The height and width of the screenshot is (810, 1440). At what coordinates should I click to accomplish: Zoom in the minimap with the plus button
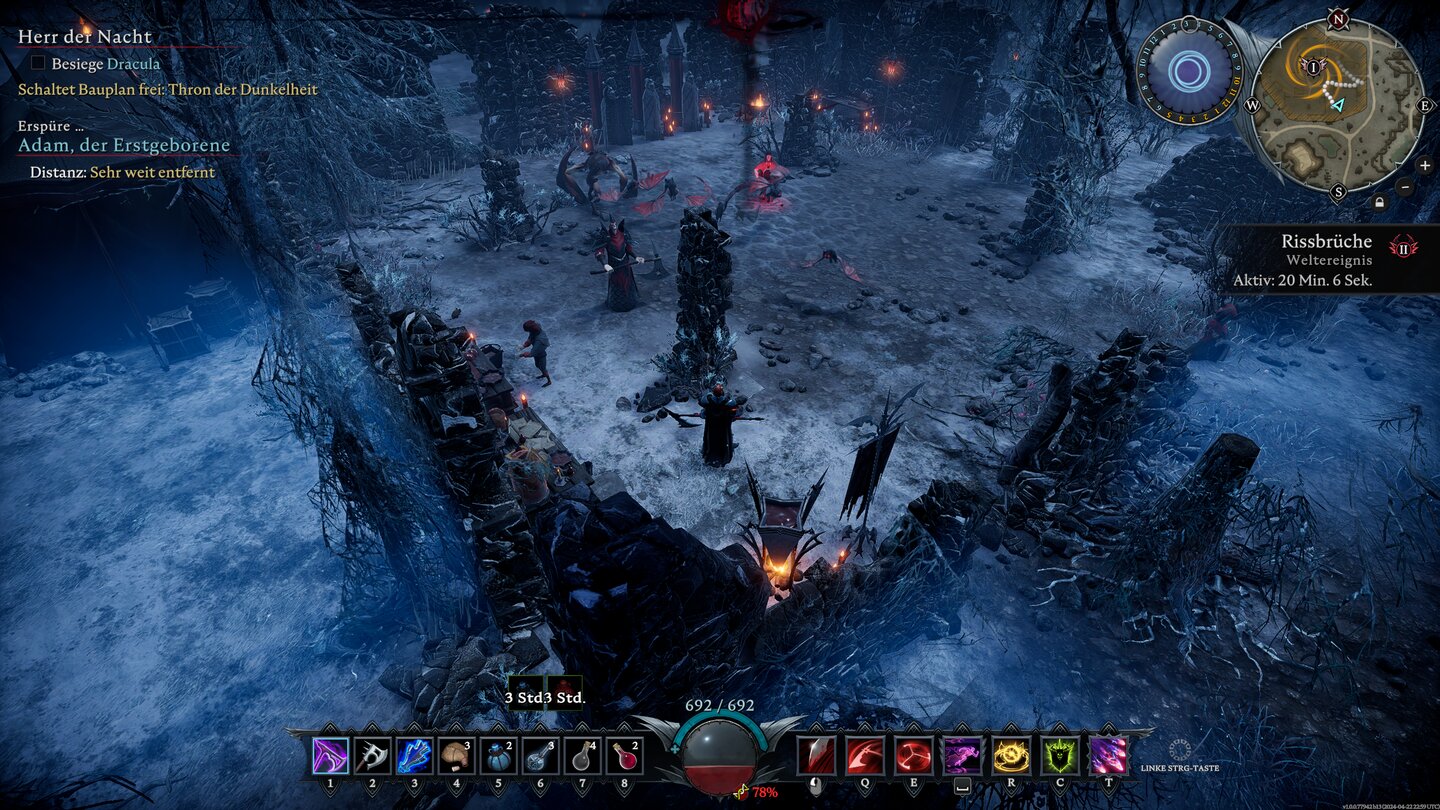(1423, 165)
